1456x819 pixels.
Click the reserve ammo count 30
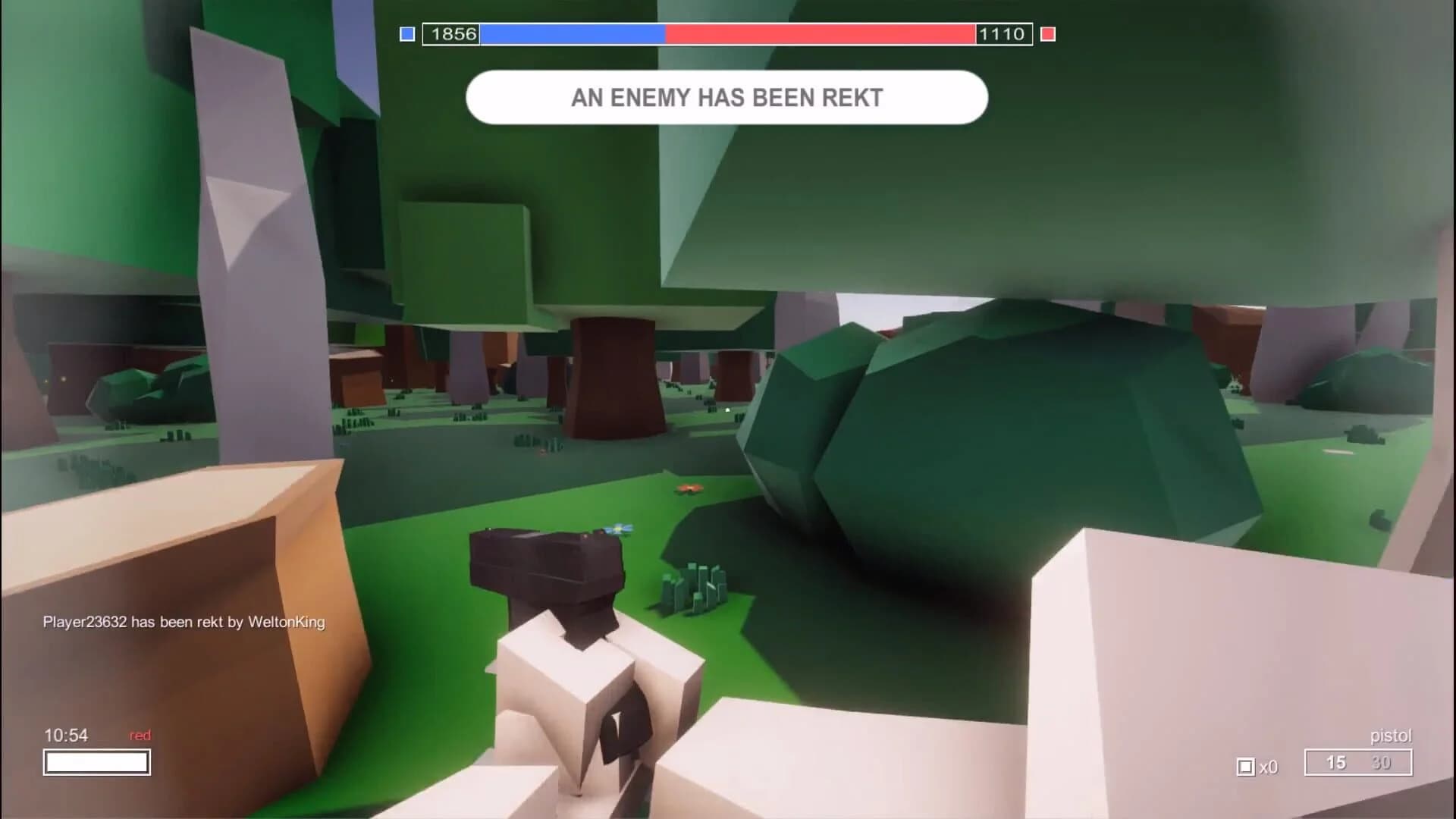point(1383,763)
